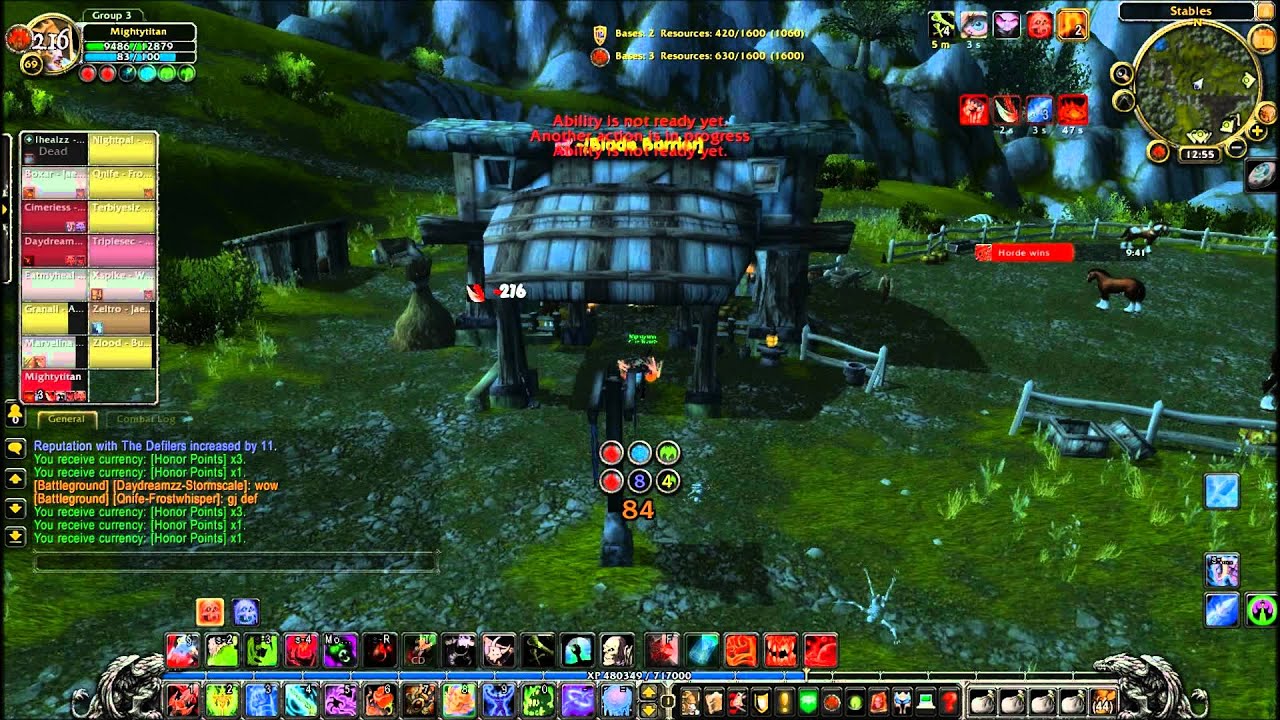Screen dimensions: 1280x720
Task: Switch to the Combat Log tab
Action: point(145,419)
